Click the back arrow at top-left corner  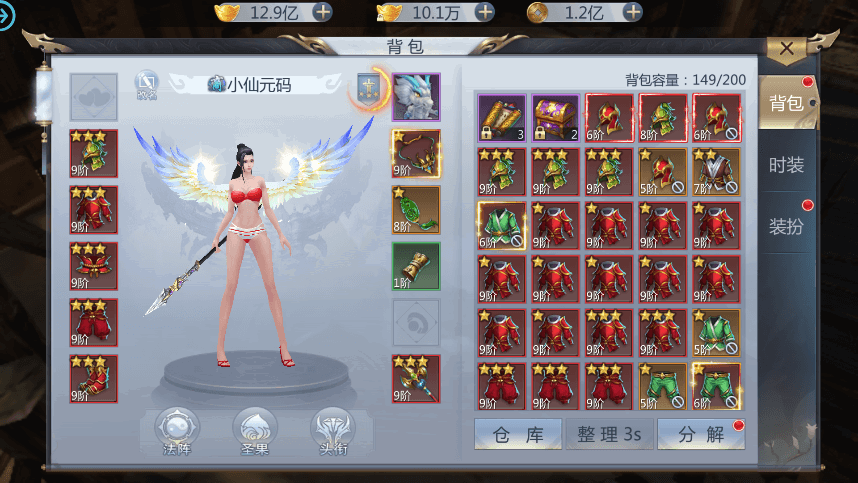point(9,14)
